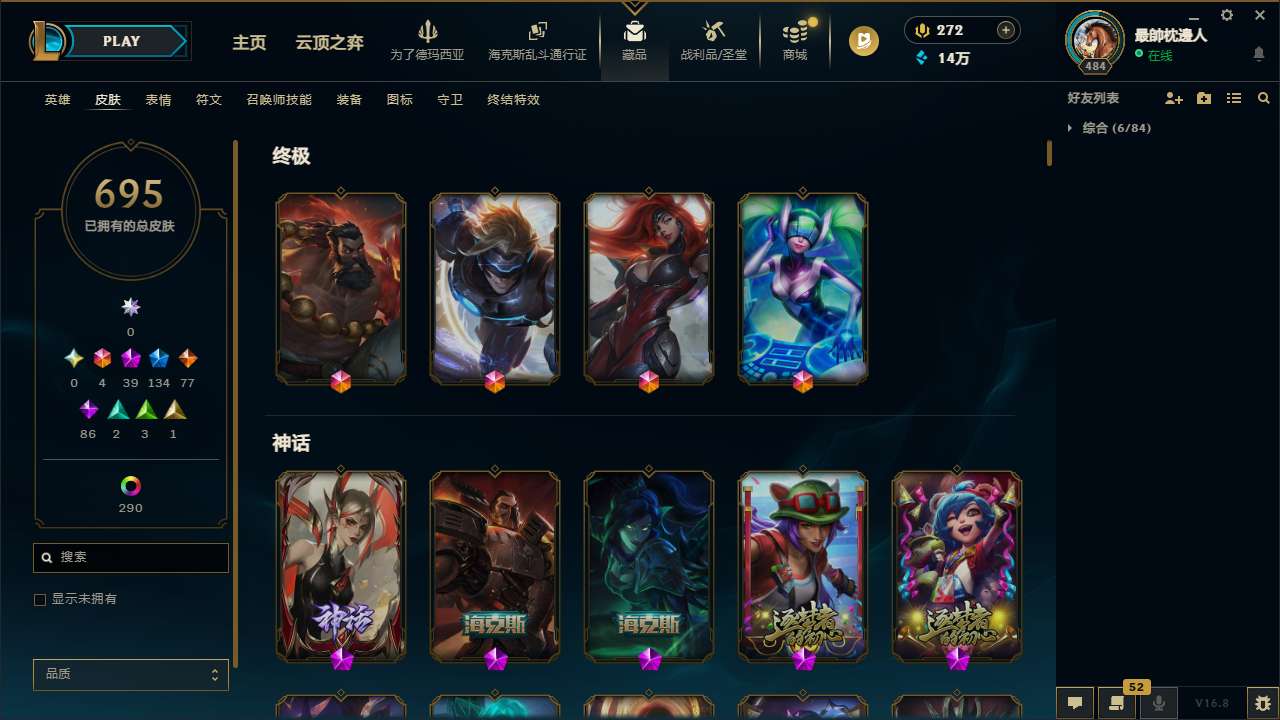Click the plus button to purchase RP

1005,30
